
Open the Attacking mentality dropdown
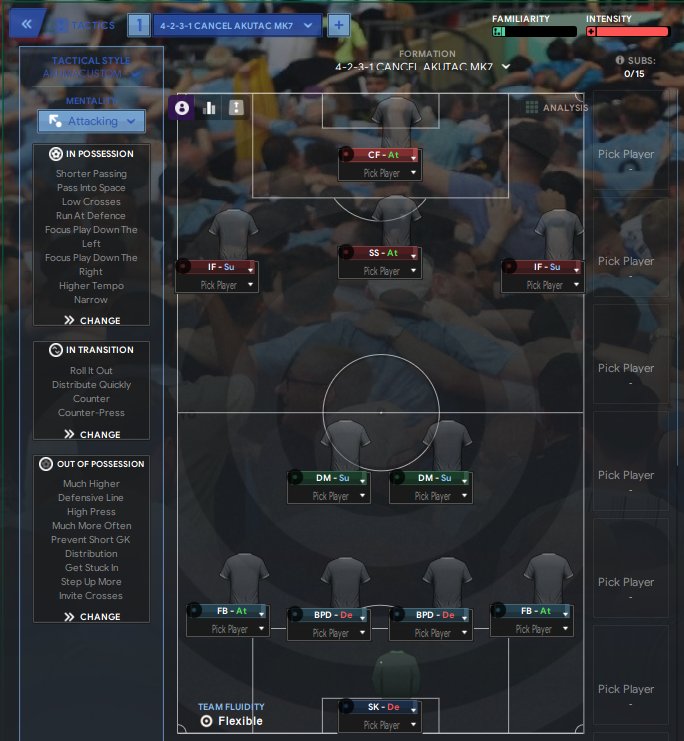click(92, 121)
